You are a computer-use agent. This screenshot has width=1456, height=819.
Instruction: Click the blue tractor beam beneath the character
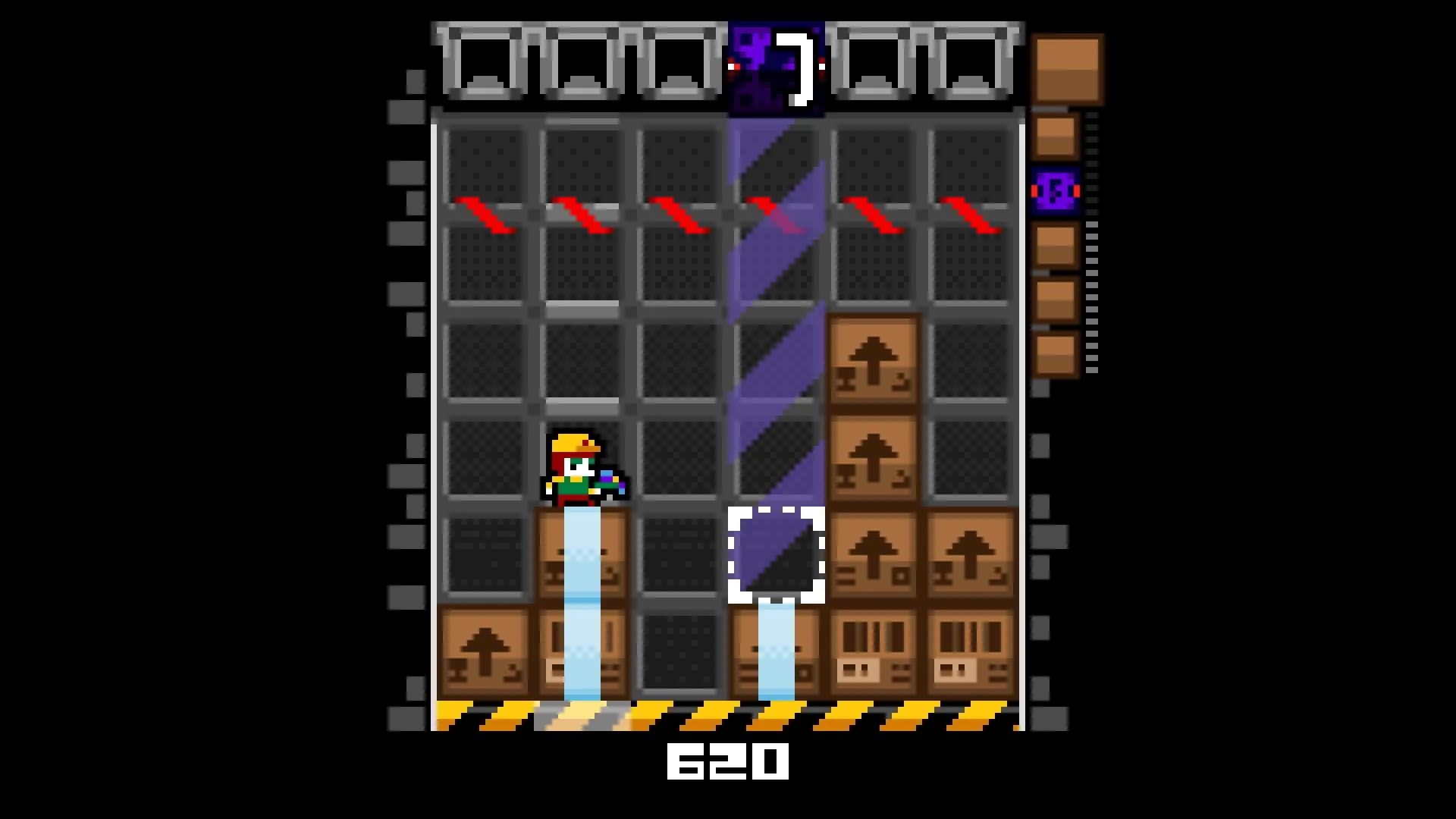point(580,599)
